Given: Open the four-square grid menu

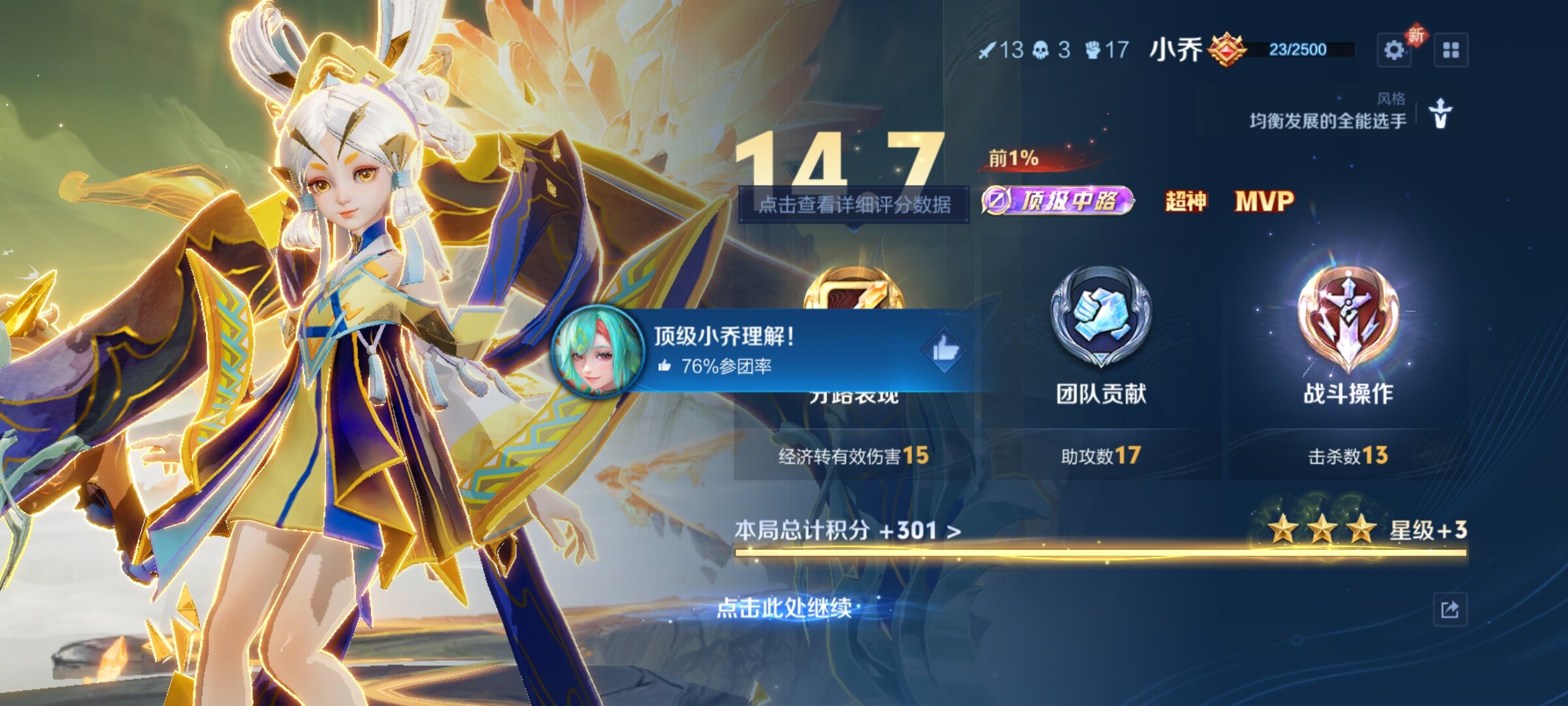Looking at the screenshot, I should click(x=1450, y=50).
